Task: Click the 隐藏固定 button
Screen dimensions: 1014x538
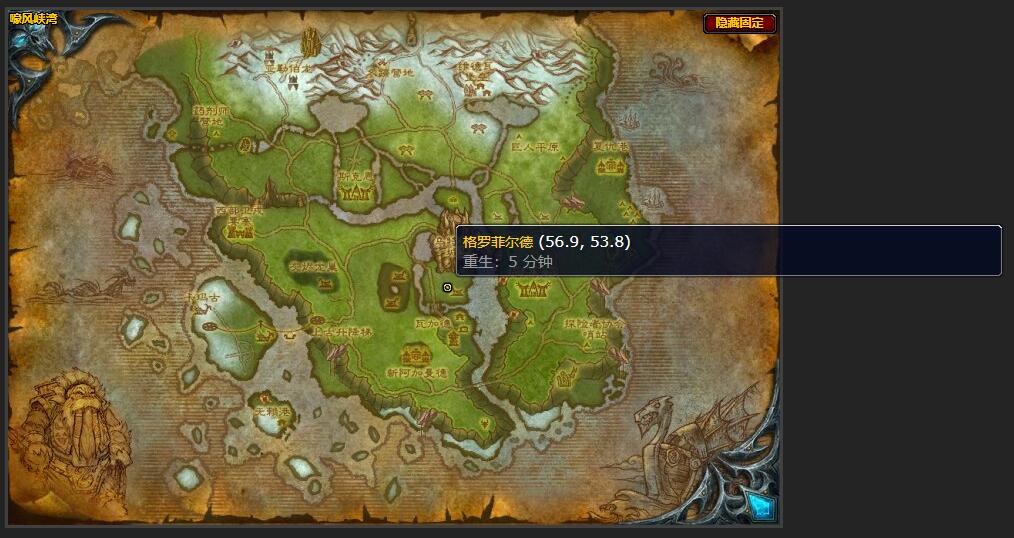Action: [x=740, y=23]
